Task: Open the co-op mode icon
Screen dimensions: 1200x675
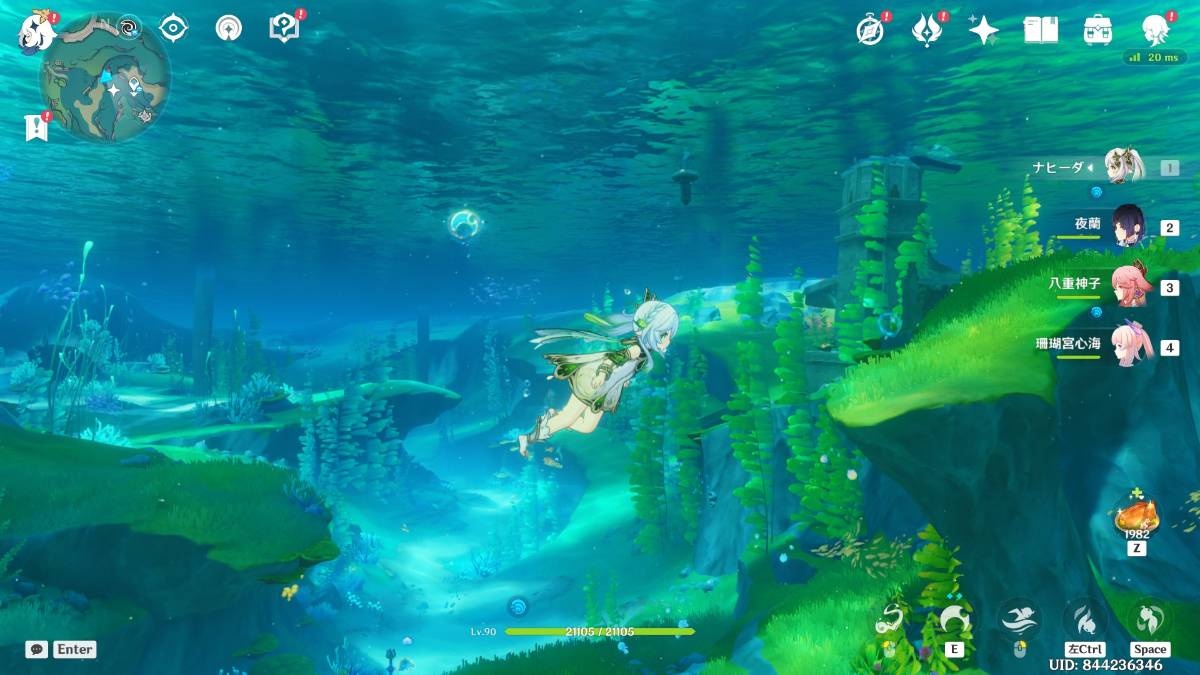Action: pos(228,28)
